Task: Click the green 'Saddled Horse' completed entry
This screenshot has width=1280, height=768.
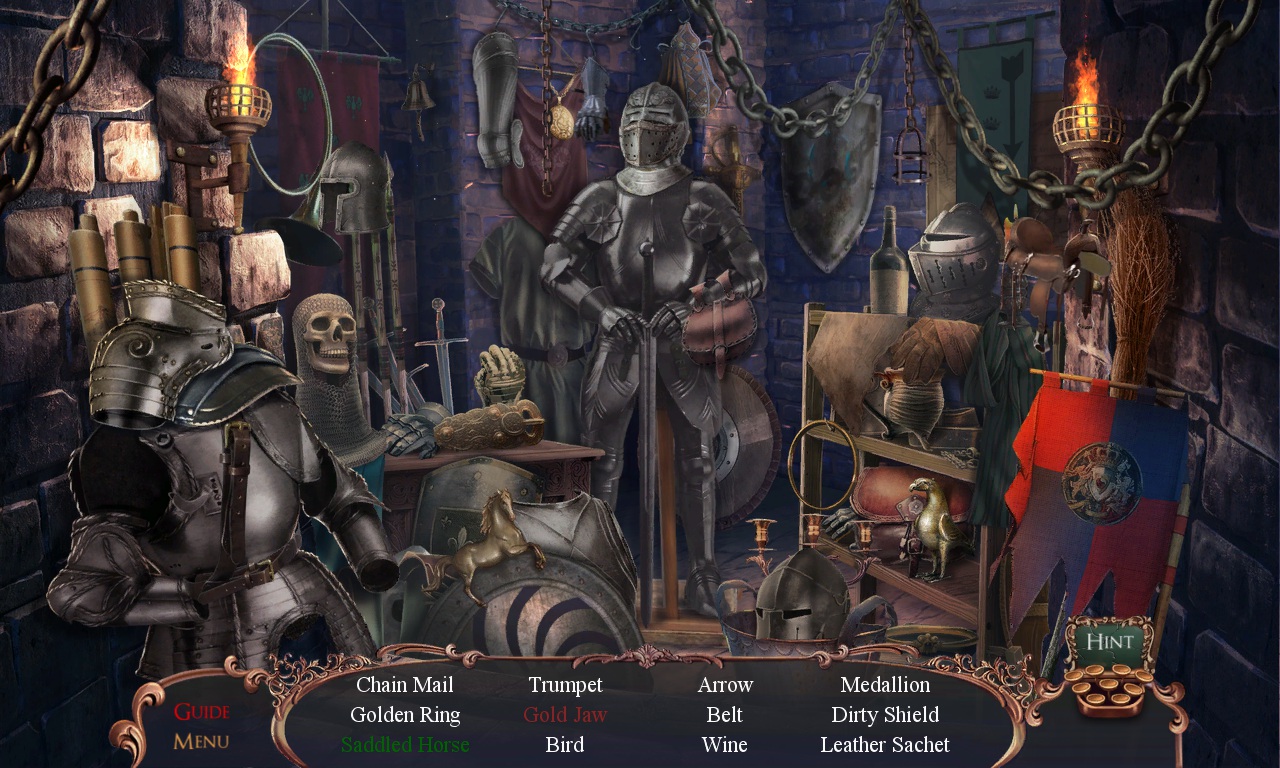Action: 405,745
